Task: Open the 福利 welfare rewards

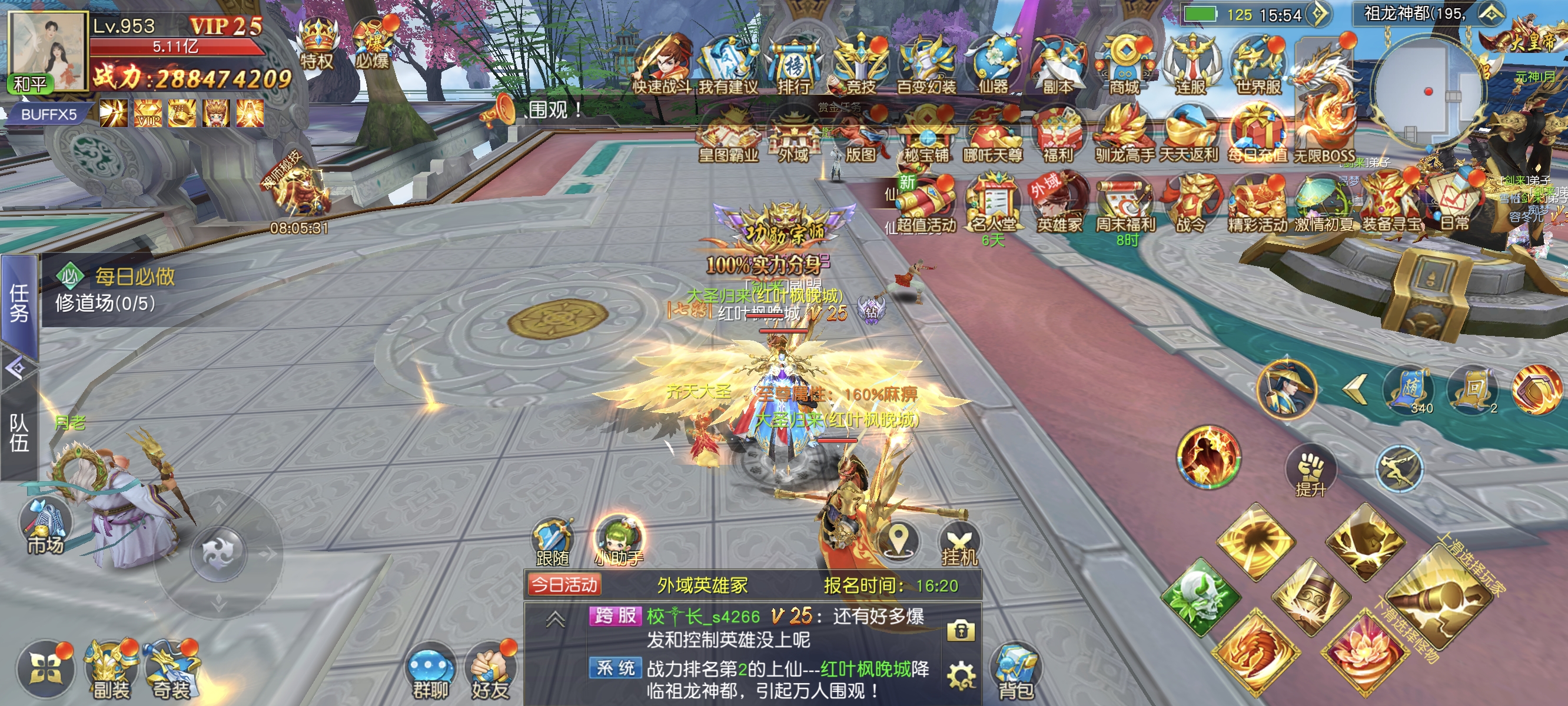Action: pyautogui.click(x=1058, y=137)
